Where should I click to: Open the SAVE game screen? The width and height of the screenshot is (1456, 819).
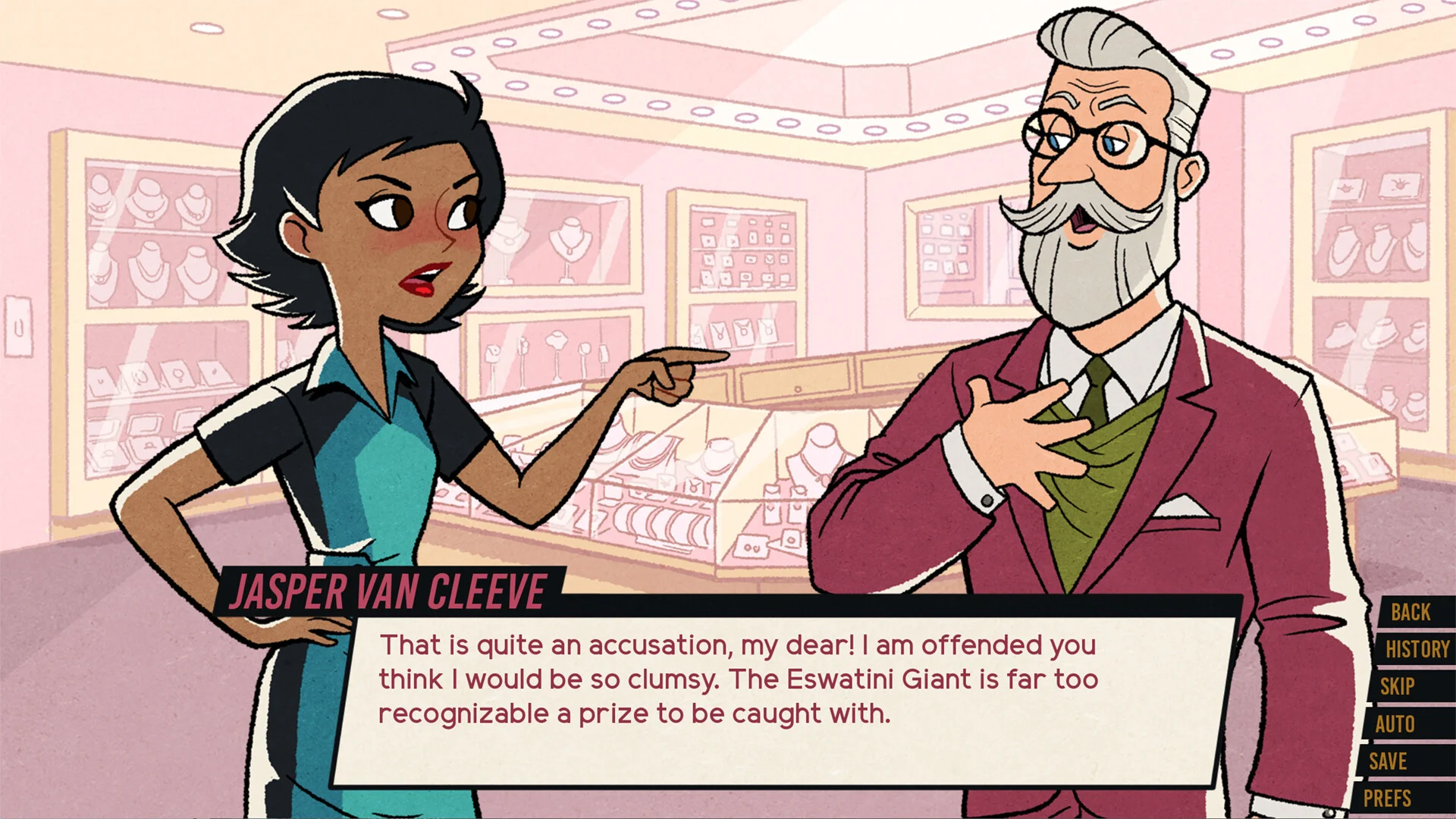pyautogui.click(x=1389, y=762)
